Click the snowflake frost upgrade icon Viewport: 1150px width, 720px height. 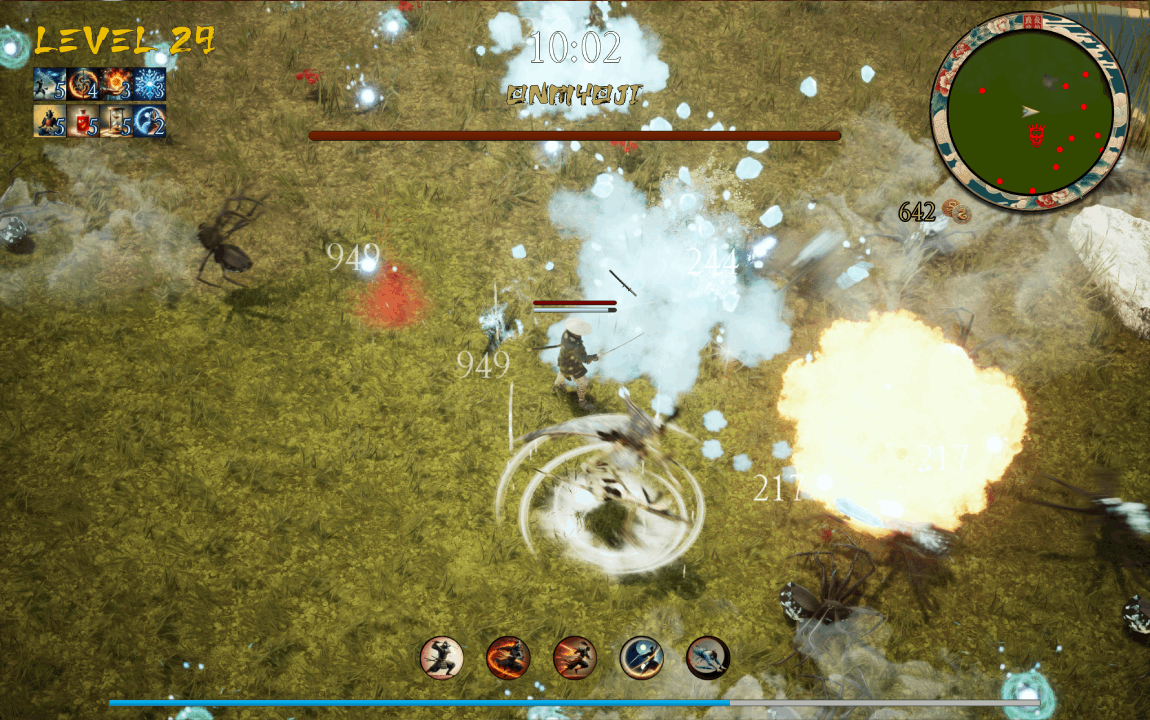149,84
